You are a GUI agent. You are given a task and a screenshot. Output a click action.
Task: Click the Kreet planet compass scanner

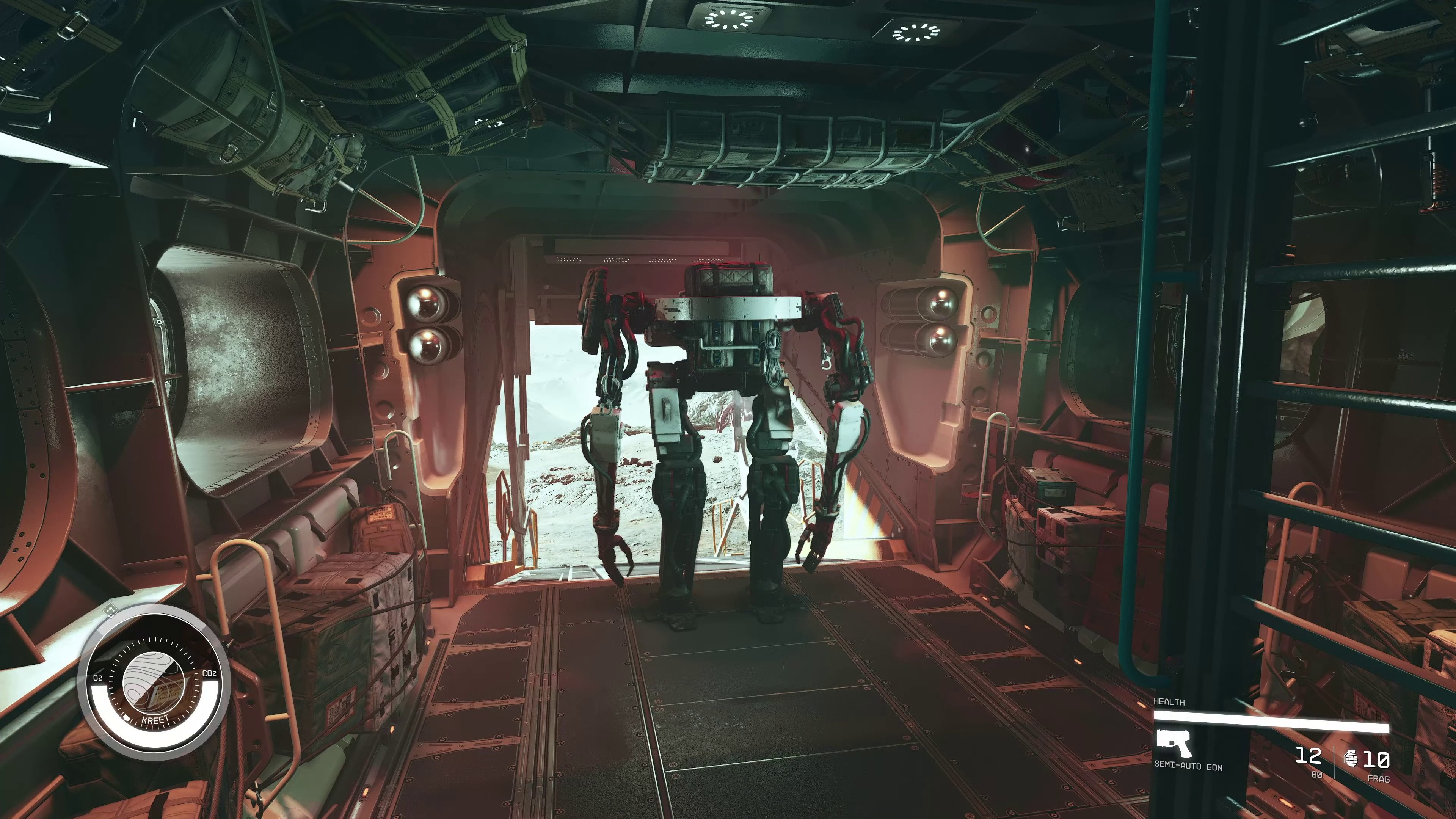(x=154, y=682)
